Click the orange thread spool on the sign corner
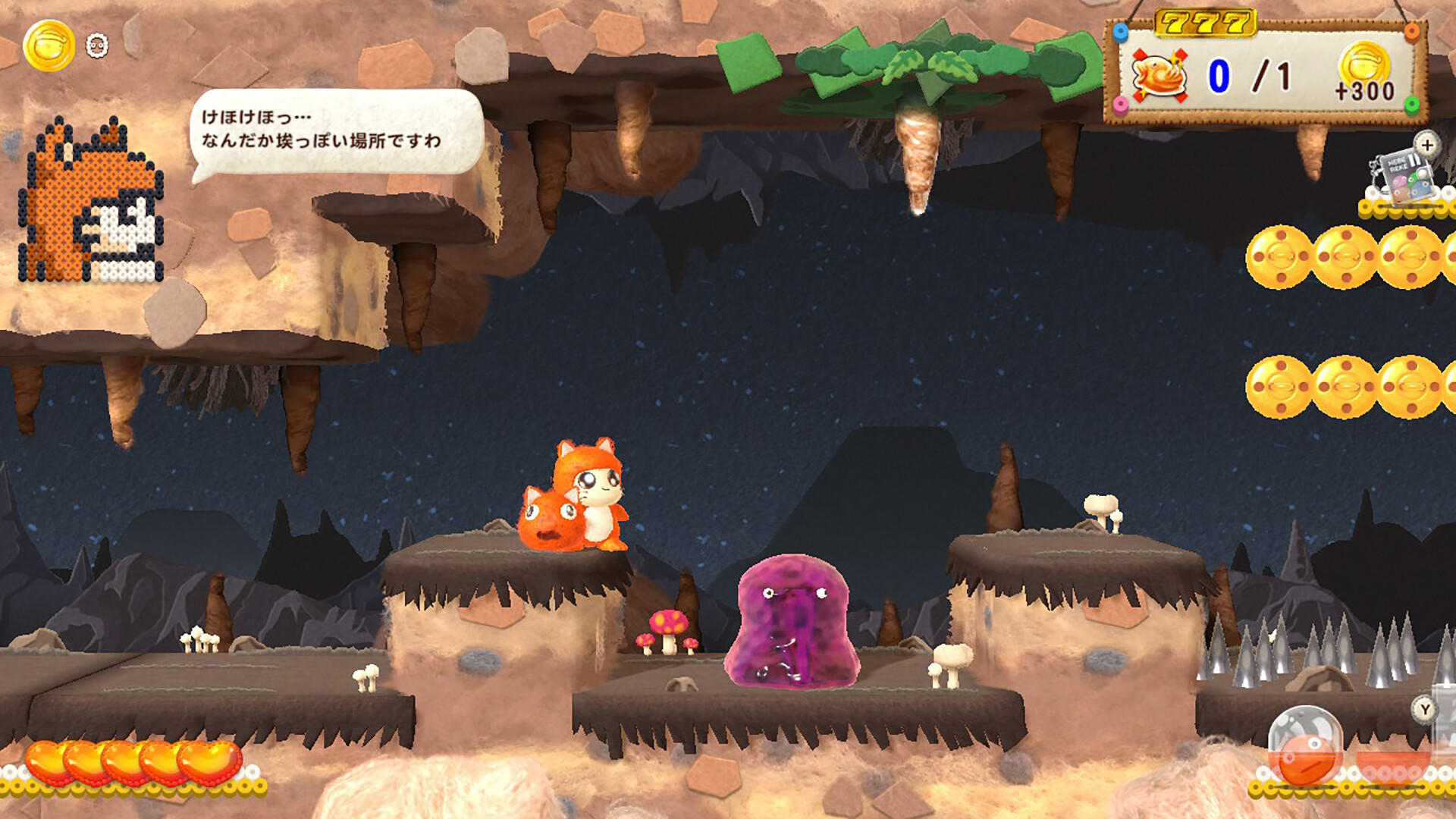 tap(1412, 32)
